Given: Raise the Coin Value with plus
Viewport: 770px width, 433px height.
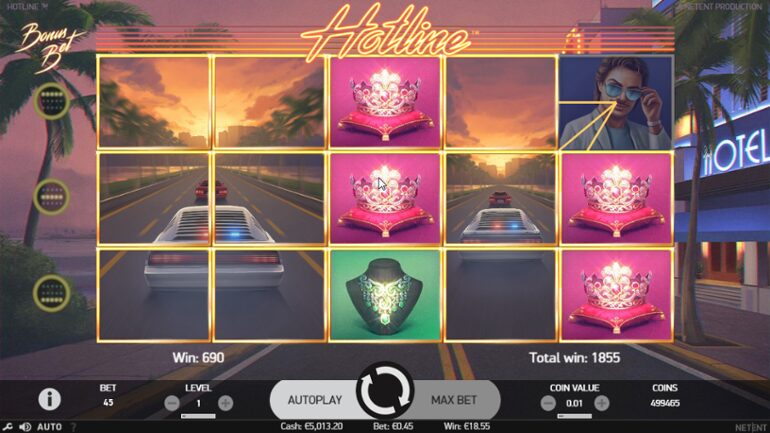Looking at the screenshot, I should [x=601, y=403].
